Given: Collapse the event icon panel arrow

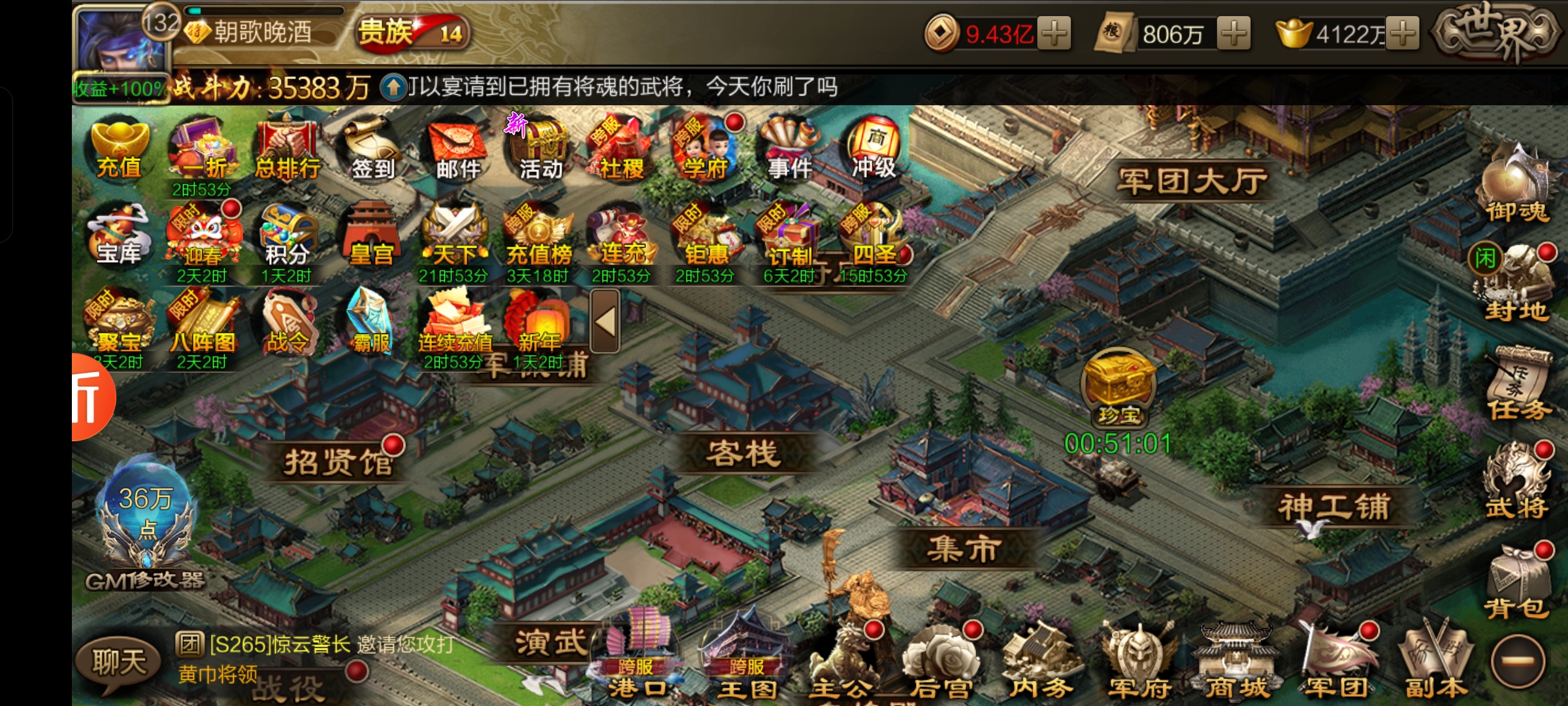Looking at the screenshot, I should coord(605,321).
